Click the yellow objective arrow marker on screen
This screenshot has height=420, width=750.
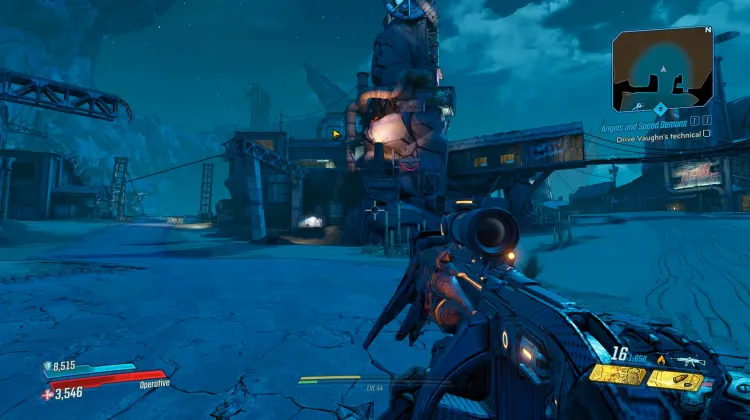pyautogui.click(x=337, y=133)
